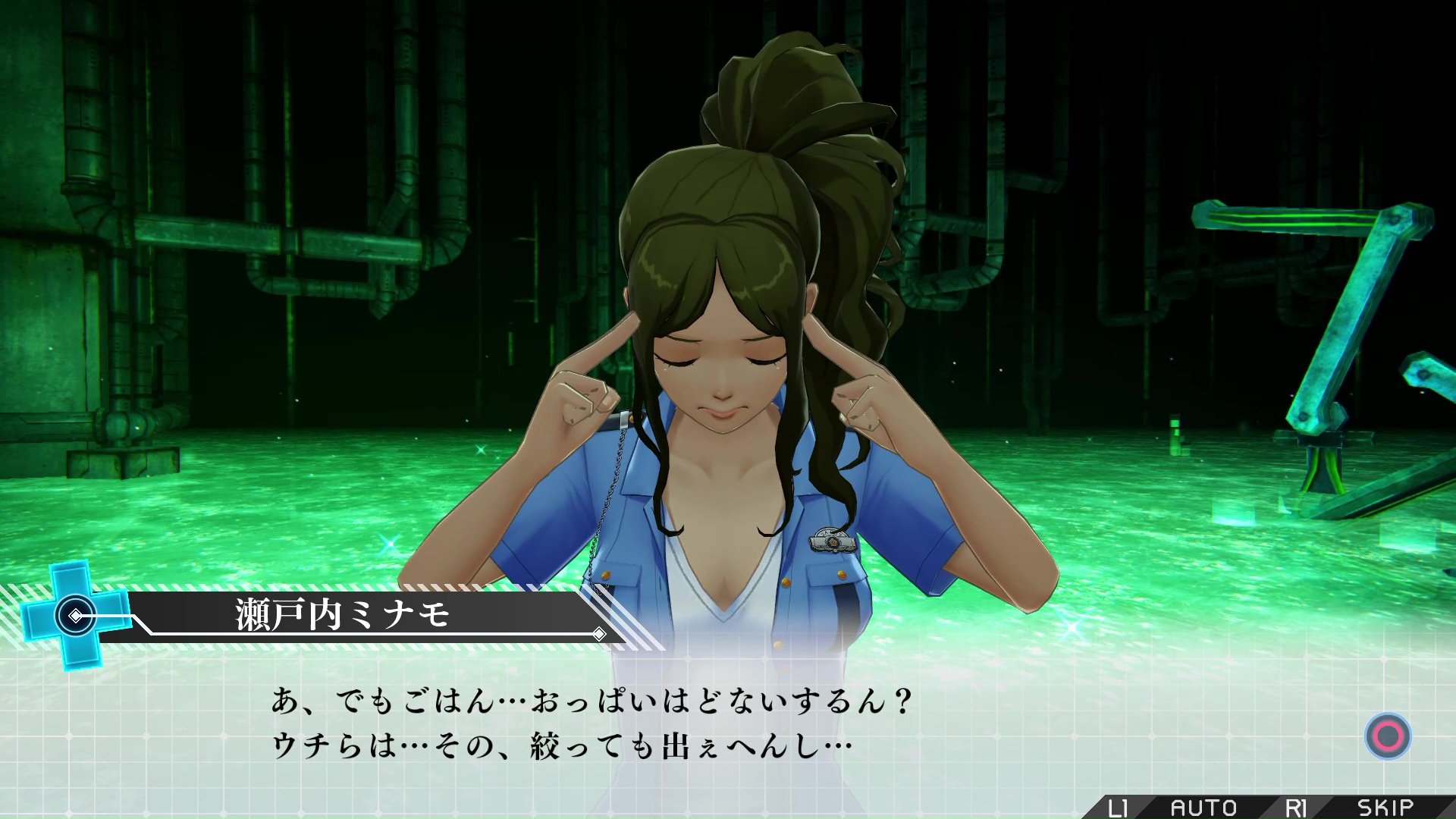Screen dimensions: 1456x819
Task: Advance the dialogue text box
Action: point(1387,736)
